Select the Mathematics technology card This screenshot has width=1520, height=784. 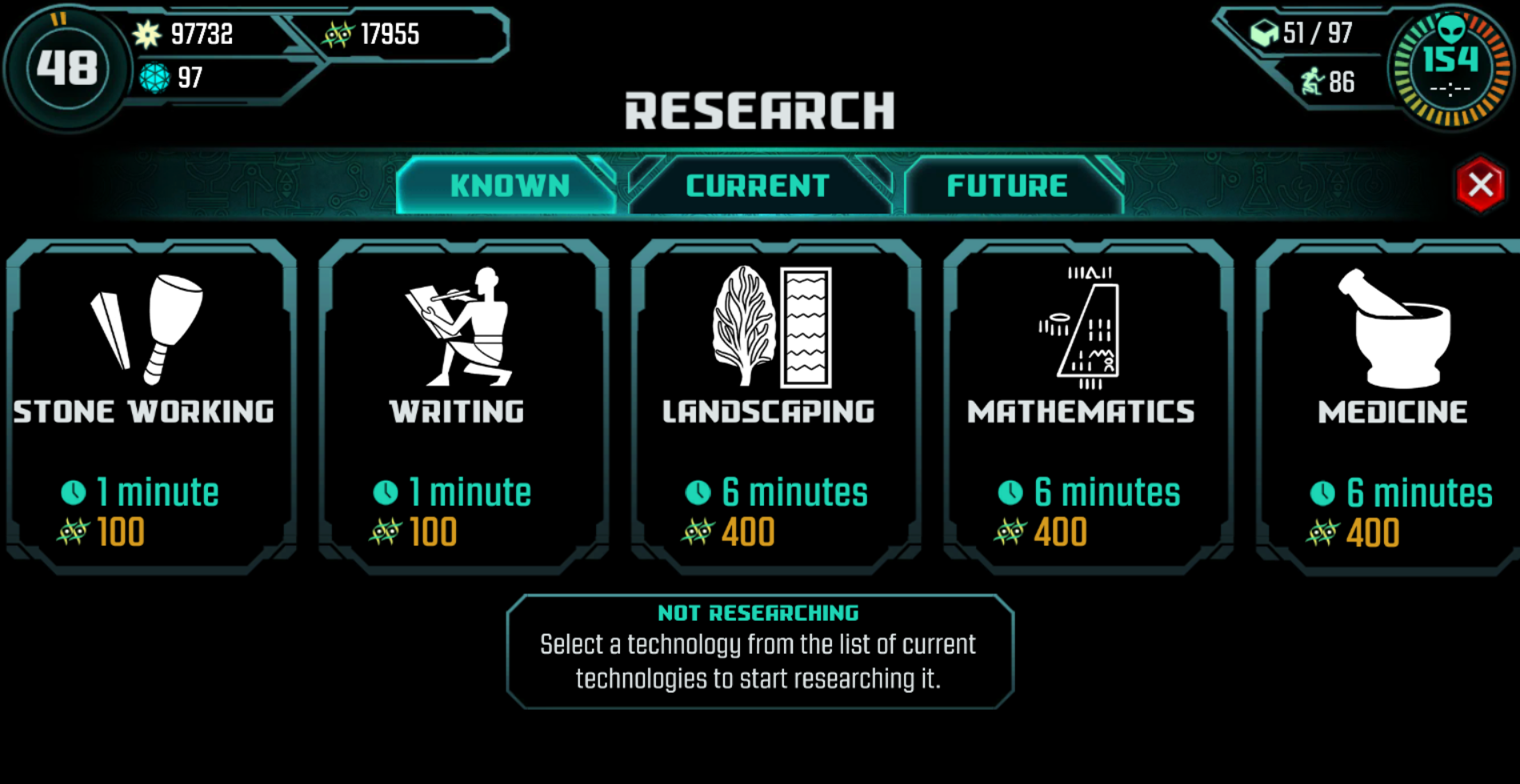[1087, 406]
